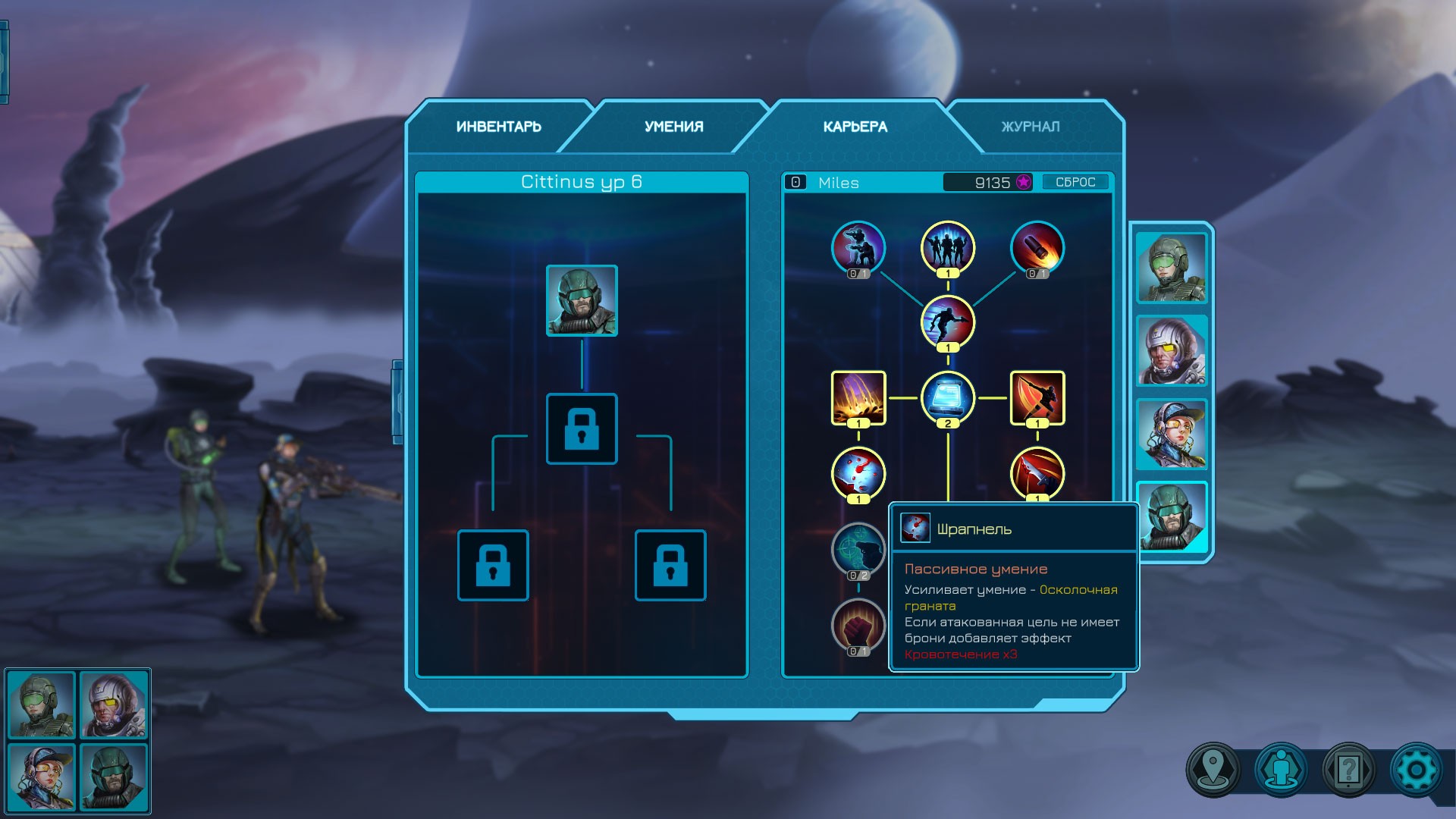The height and width of the screenshot is (819, 1456).
Task: Select the running soldier skill node
Action: click(947, 322)
